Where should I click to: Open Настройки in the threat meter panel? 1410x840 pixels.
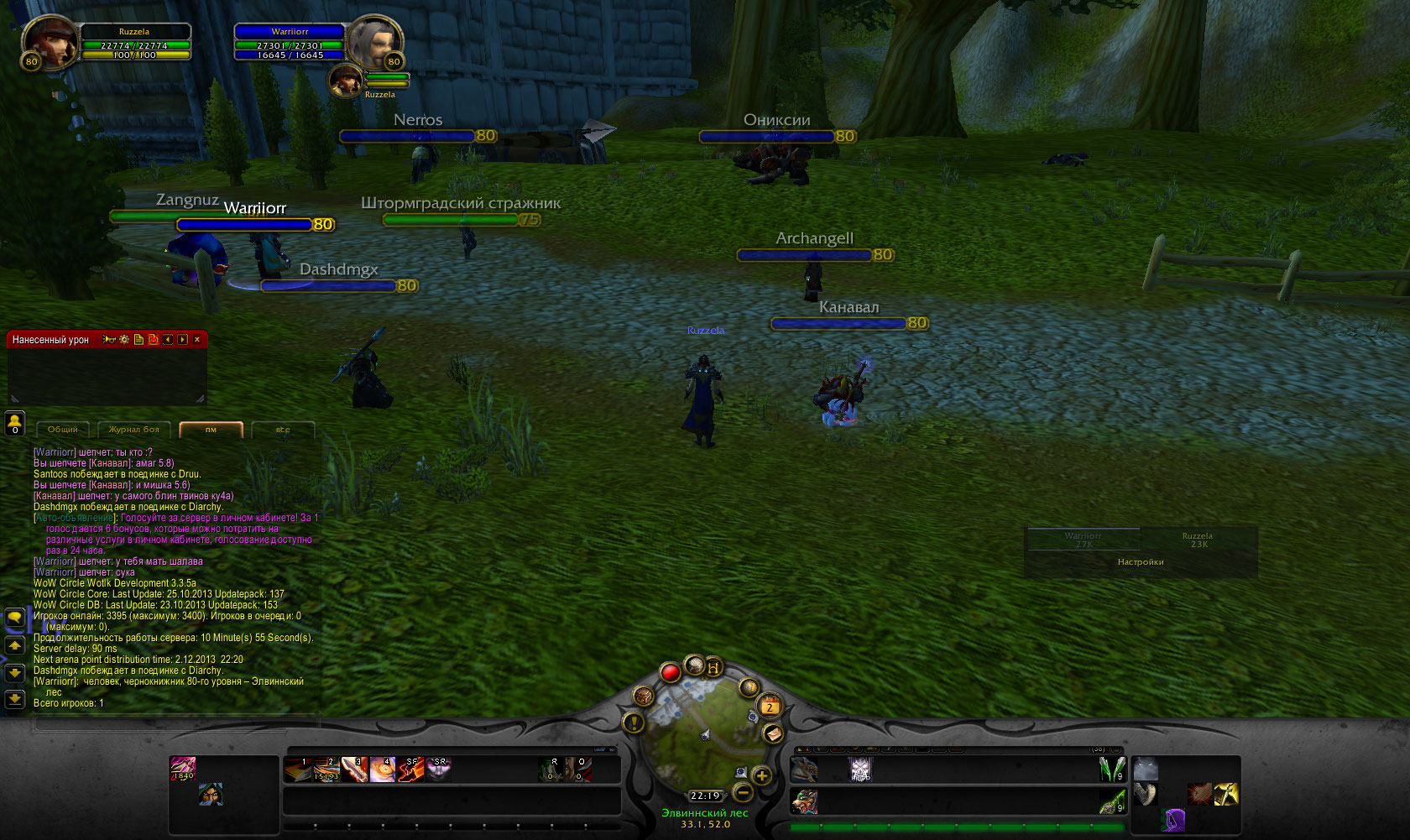[x=1140, y=562]
